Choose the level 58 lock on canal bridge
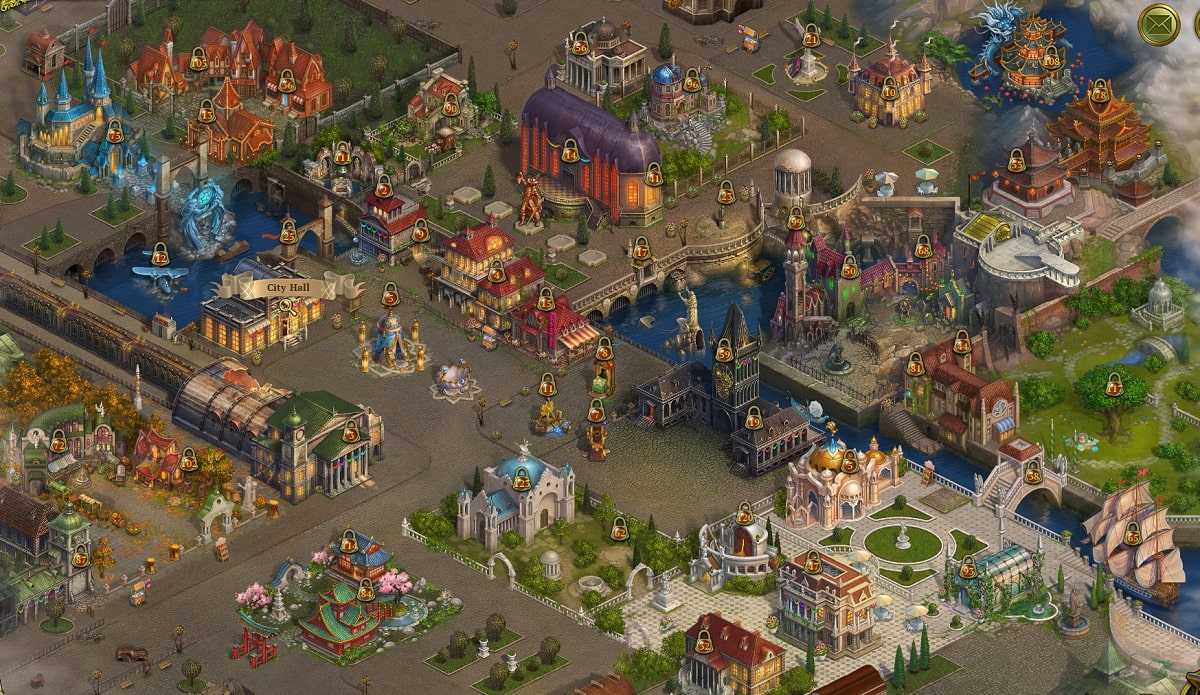This screenshot has height=695, width=1200. point(1032,470)
